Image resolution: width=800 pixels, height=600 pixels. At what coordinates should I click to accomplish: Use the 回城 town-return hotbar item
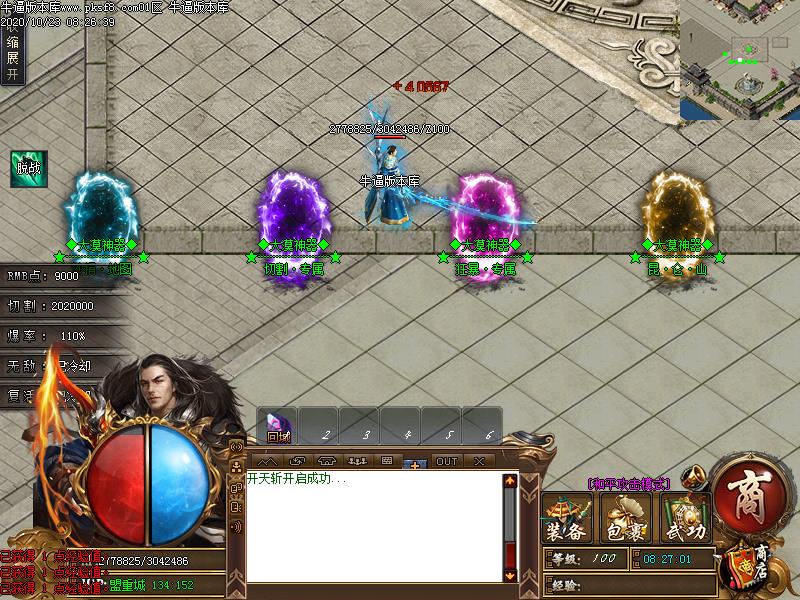coord(277,427)
